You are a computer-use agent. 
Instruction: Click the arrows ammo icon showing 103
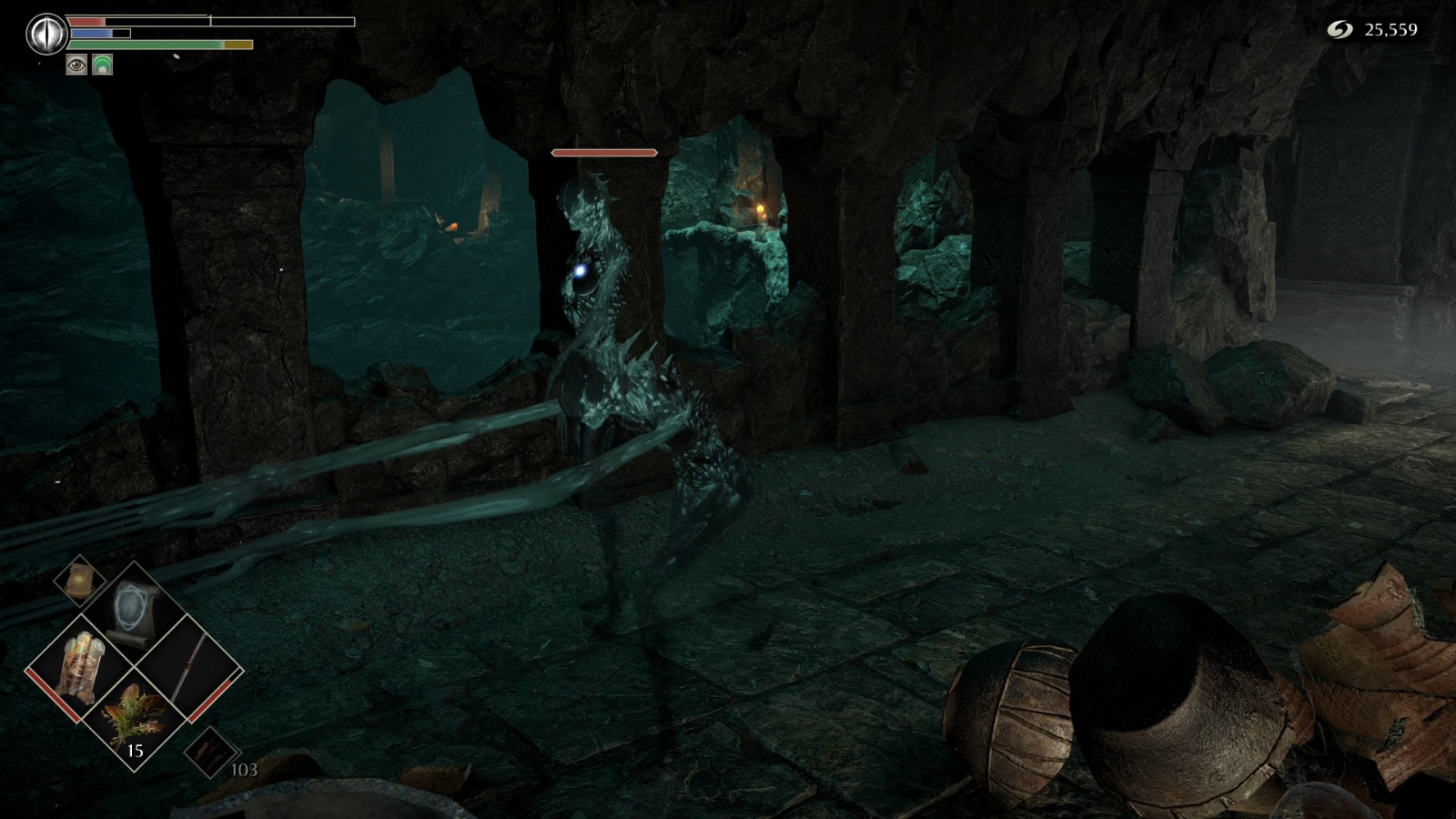click(x=209, y=753)
